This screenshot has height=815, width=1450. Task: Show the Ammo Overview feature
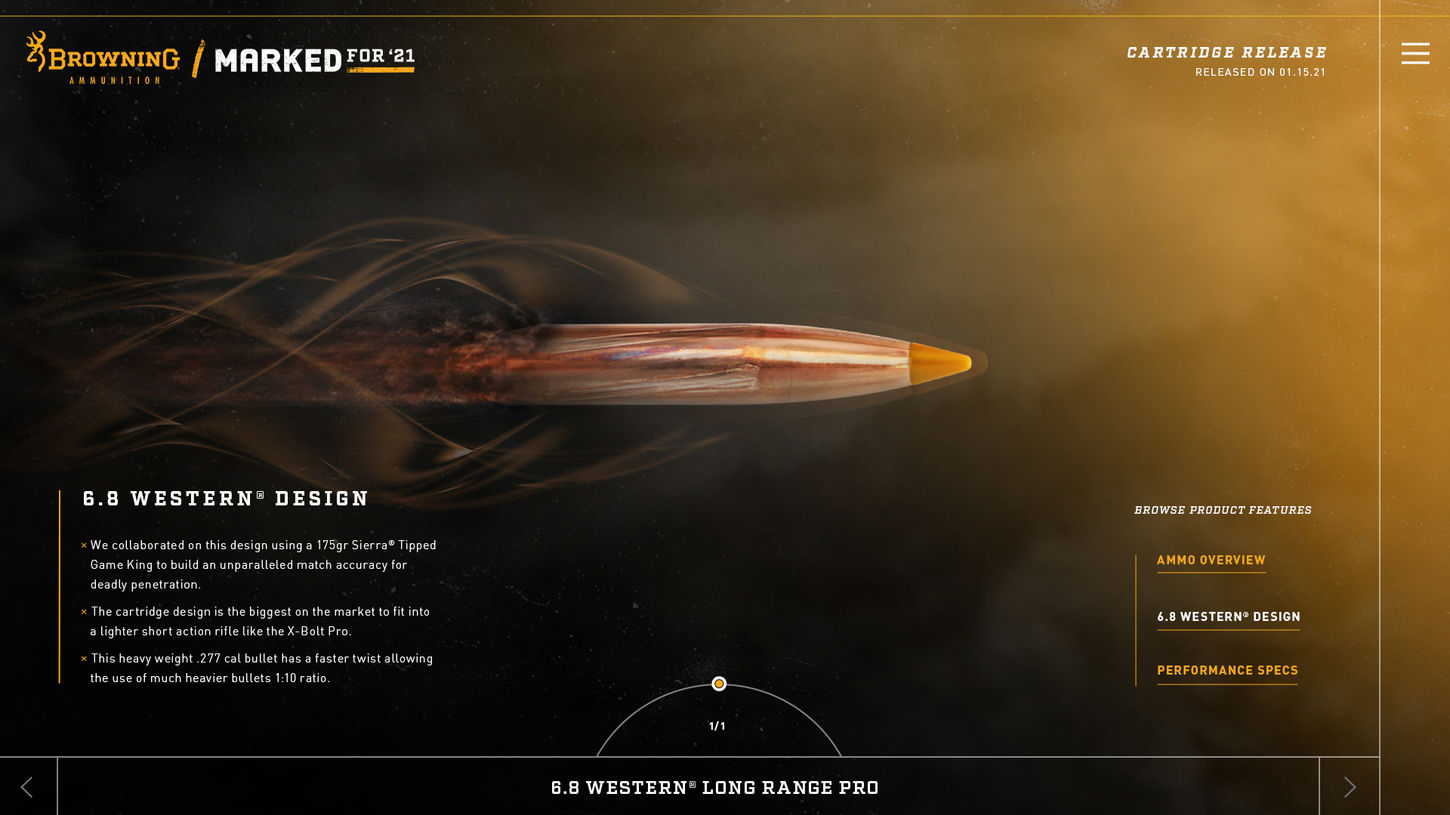point(1211,560)
